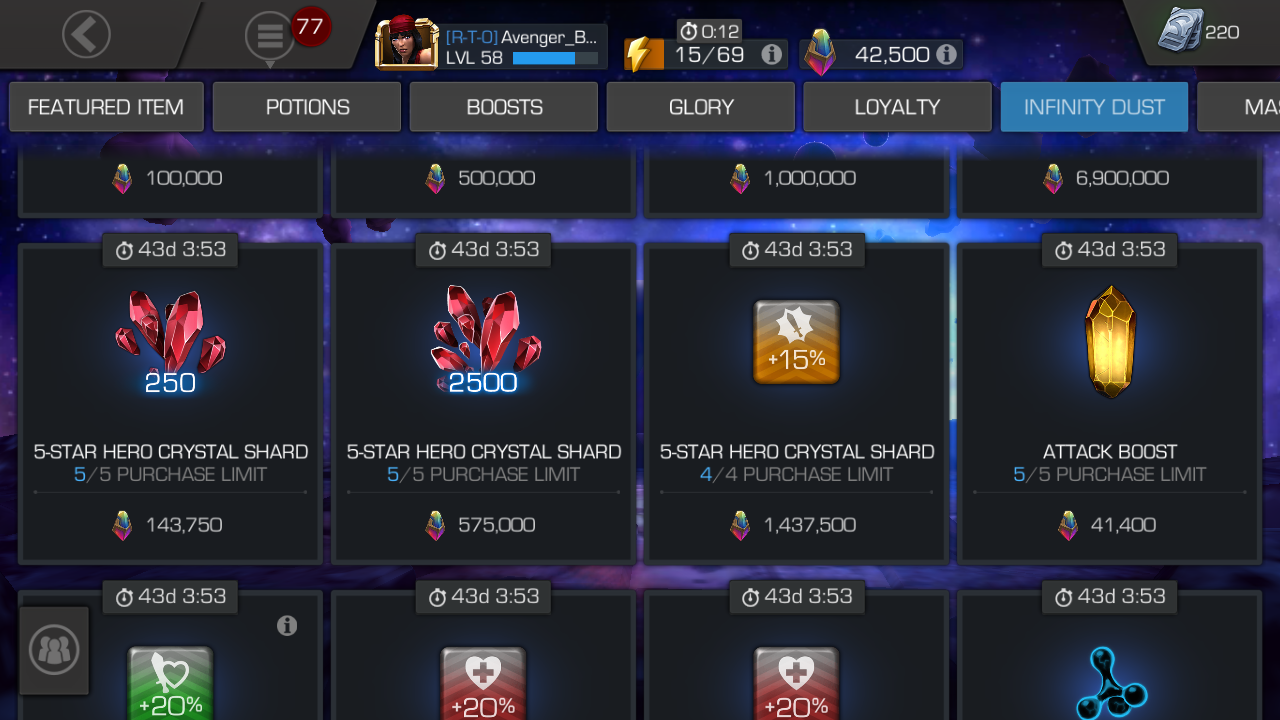Select the LOYALTY tab
This screenshot has width=1280, height=720.
click(897, 106)
